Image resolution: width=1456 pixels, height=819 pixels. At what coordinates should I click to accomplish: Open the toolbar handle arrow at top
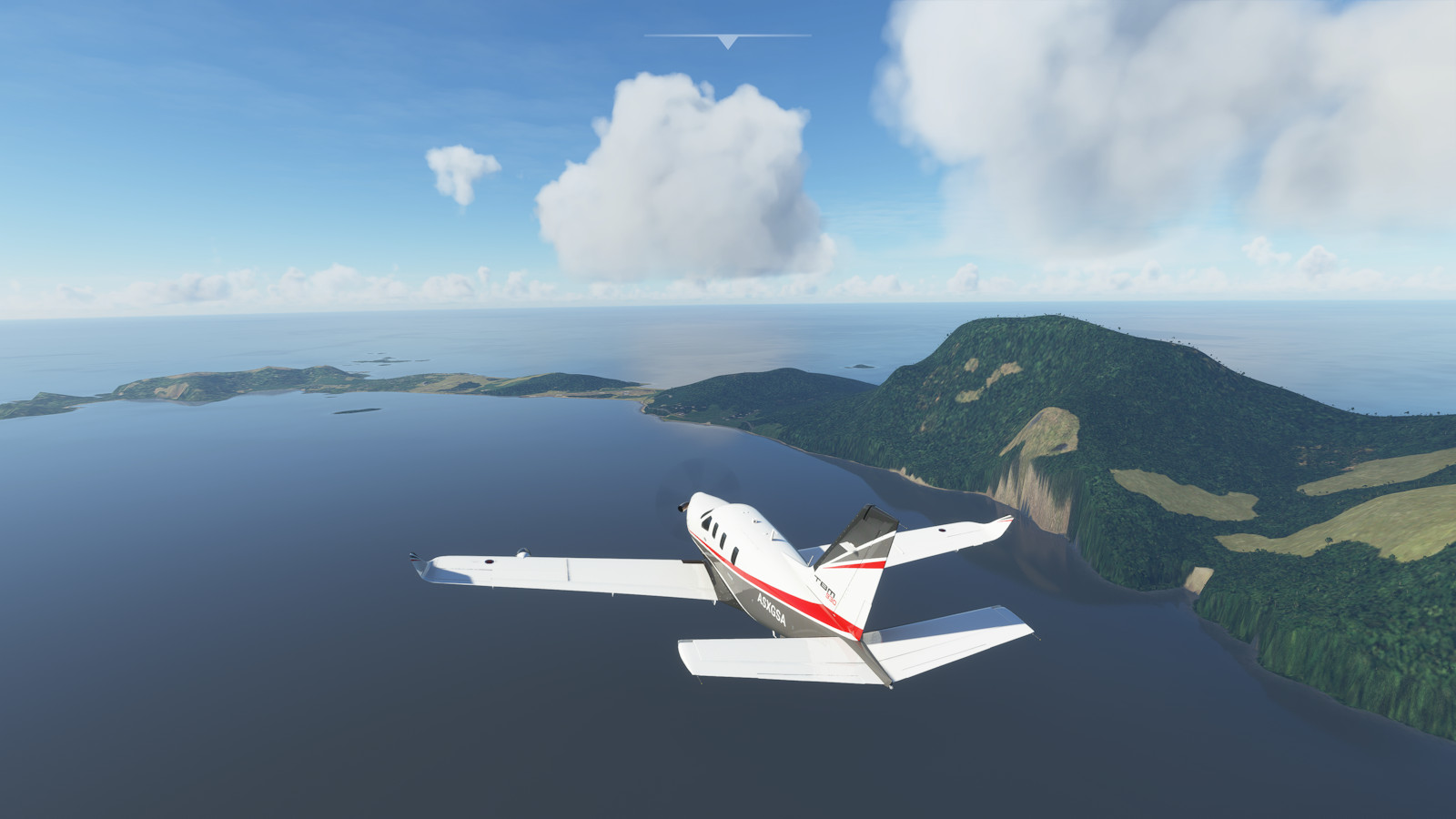pyautogui.click(x=727, y=42)
